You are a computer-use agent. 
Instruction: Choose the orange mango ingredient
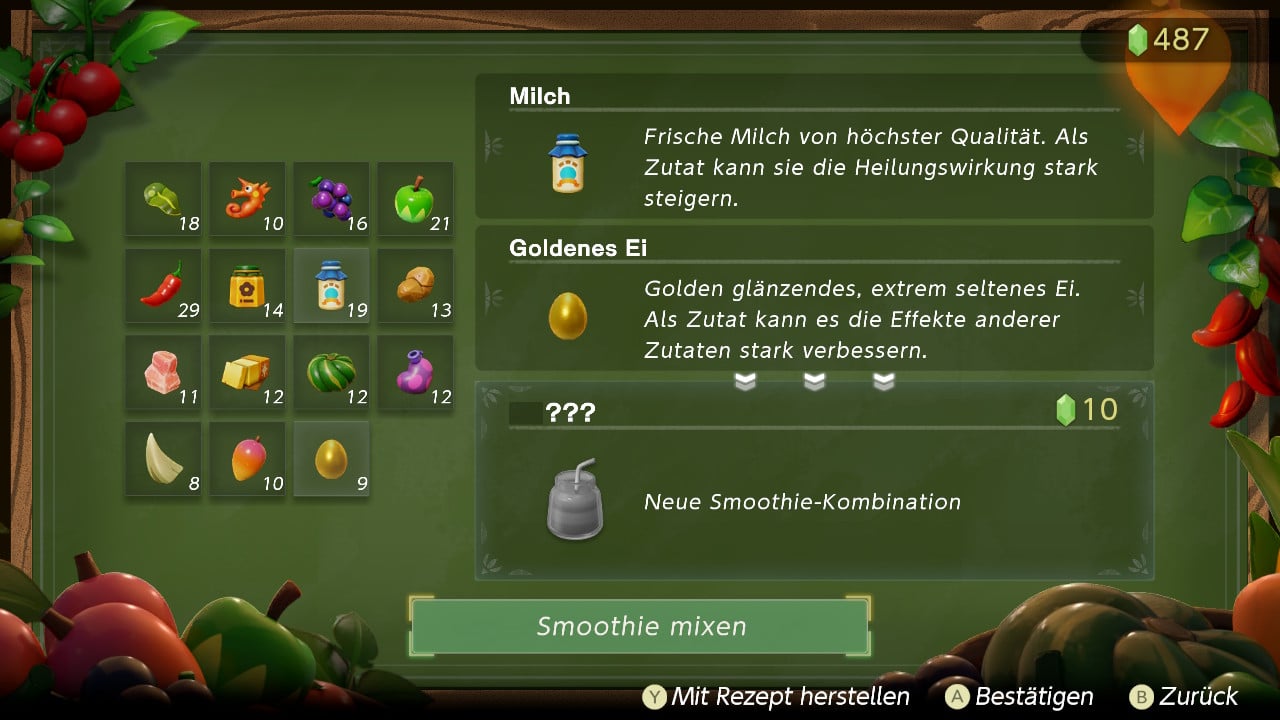[x=247, y=459]
